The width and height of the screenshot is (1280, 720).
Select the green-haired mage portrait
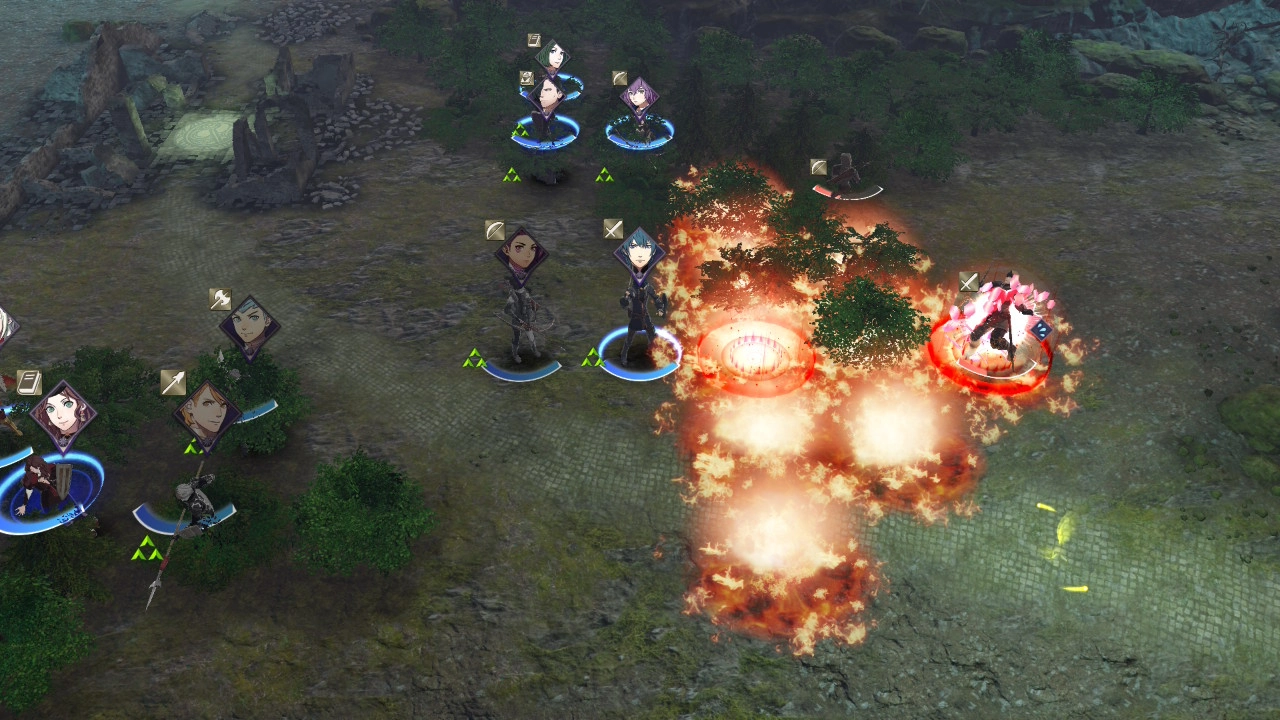click(551, 55)
